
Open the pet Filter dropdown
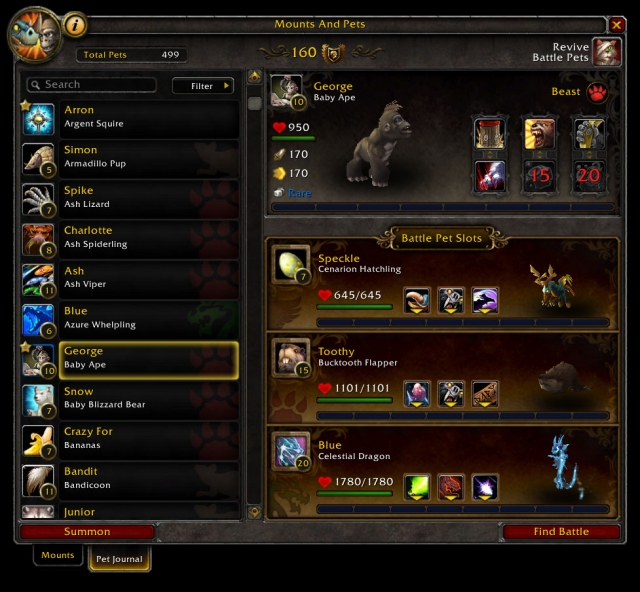coord(203,86)
